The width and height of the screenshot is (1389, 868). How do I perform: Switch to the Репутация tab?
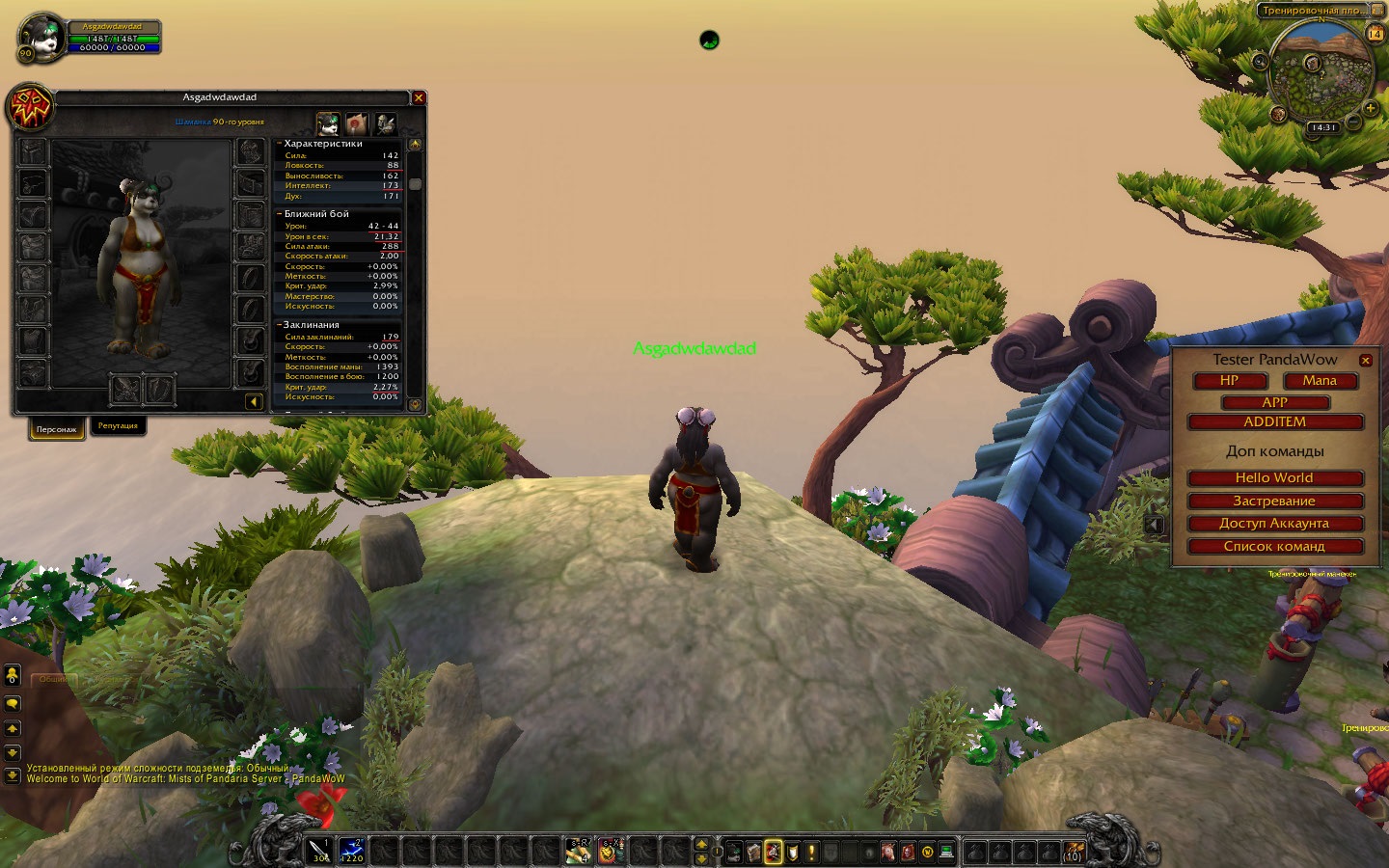(x=118, y=426)
